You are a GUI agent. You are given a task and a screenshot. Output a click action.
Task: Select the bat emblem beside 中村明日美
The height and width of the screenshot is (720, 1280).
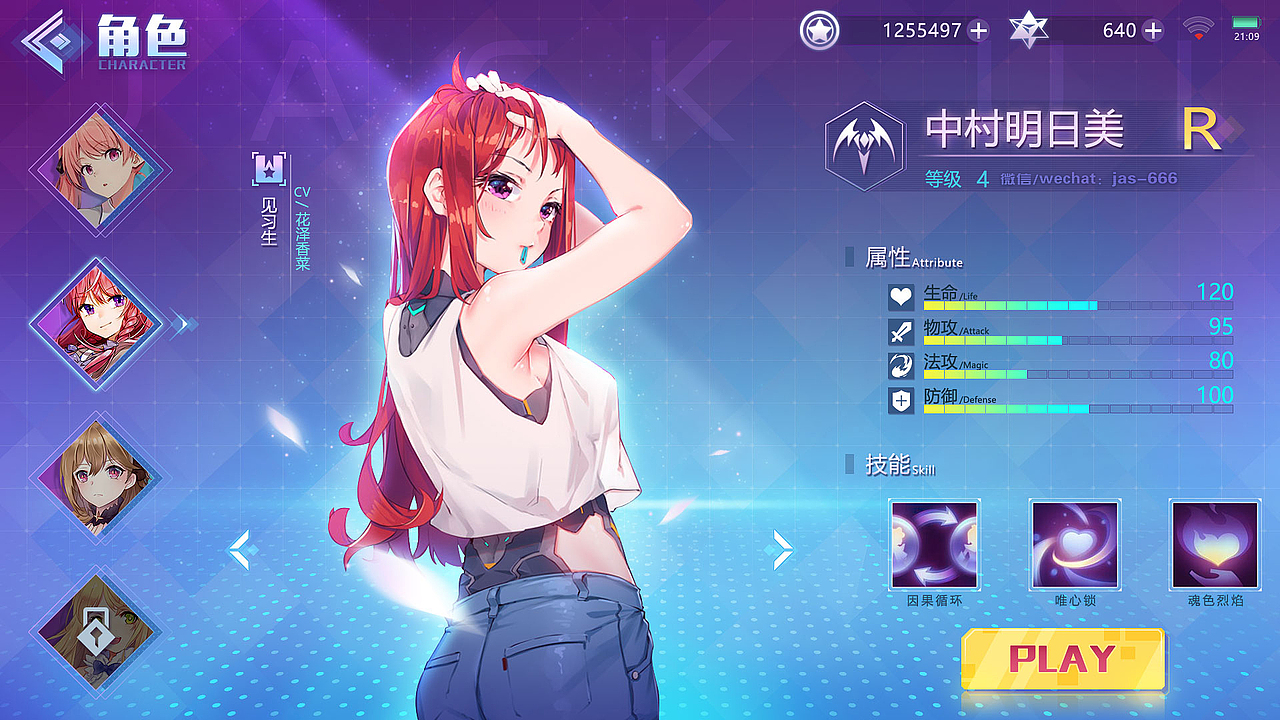coord(866,140)
